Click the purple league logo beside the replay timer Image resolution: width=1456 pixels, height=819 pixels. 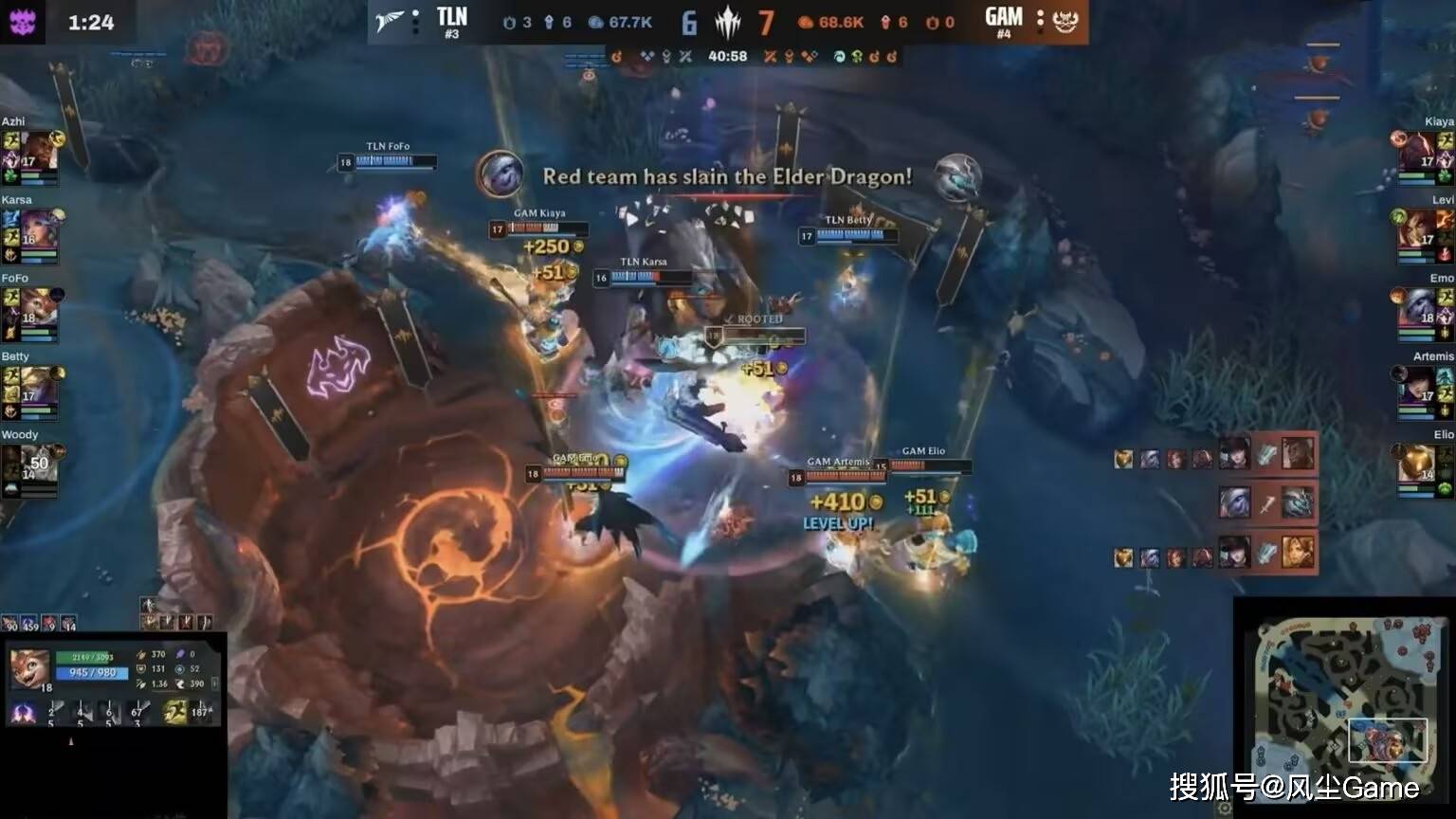tap(22, 21)
